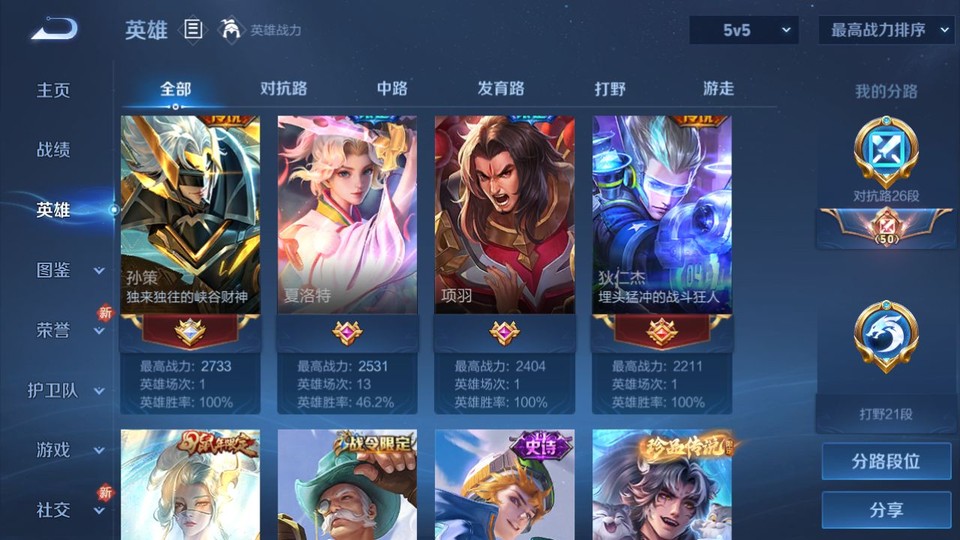
Task: Switch to the 打野 tab
Action: pos(610,89)
